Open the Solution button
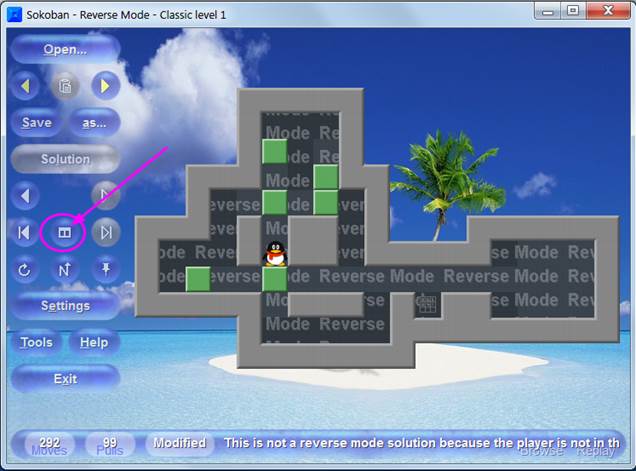636x471 pixels. [x=65, y=159]
